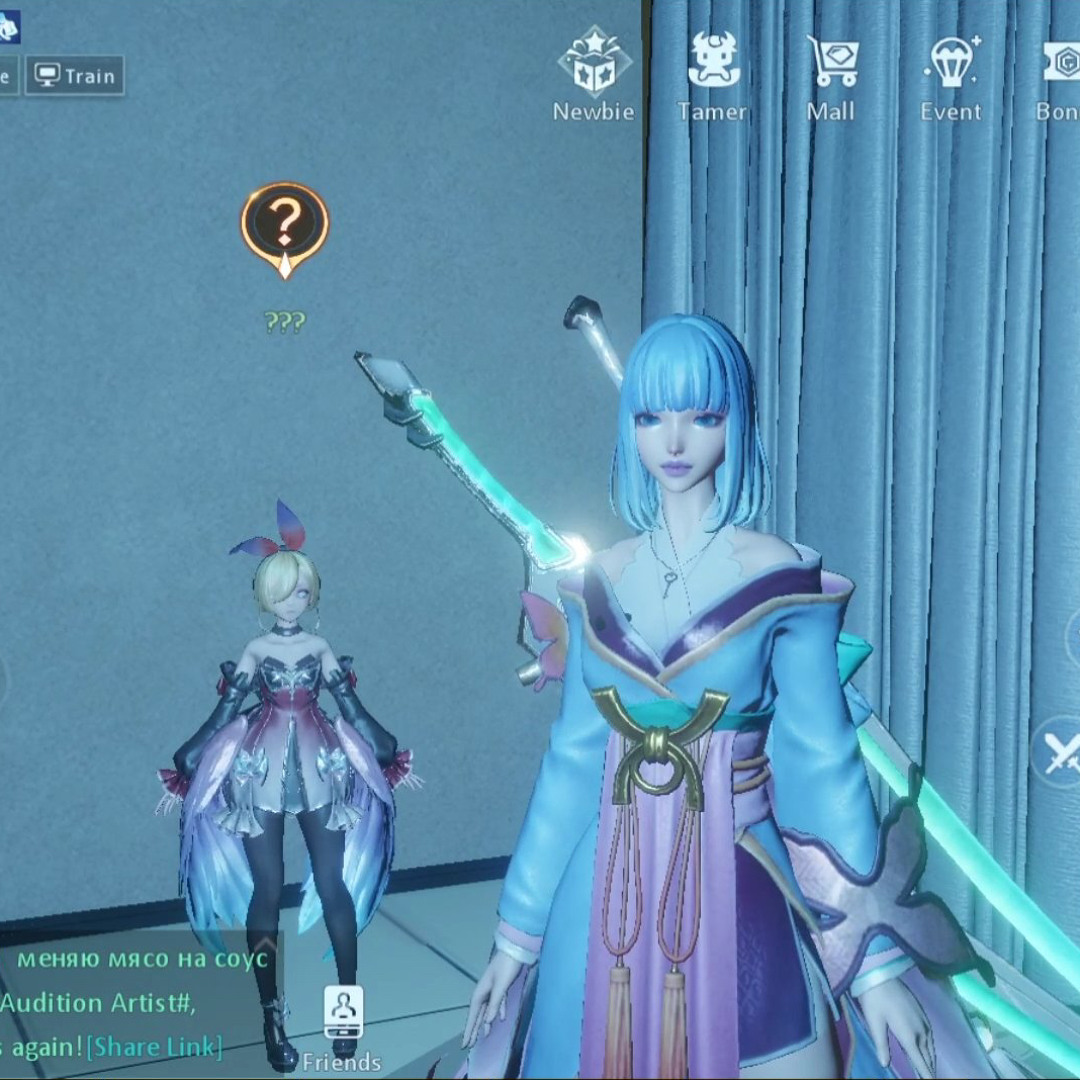Visit the Mall shop

point(832,76)
